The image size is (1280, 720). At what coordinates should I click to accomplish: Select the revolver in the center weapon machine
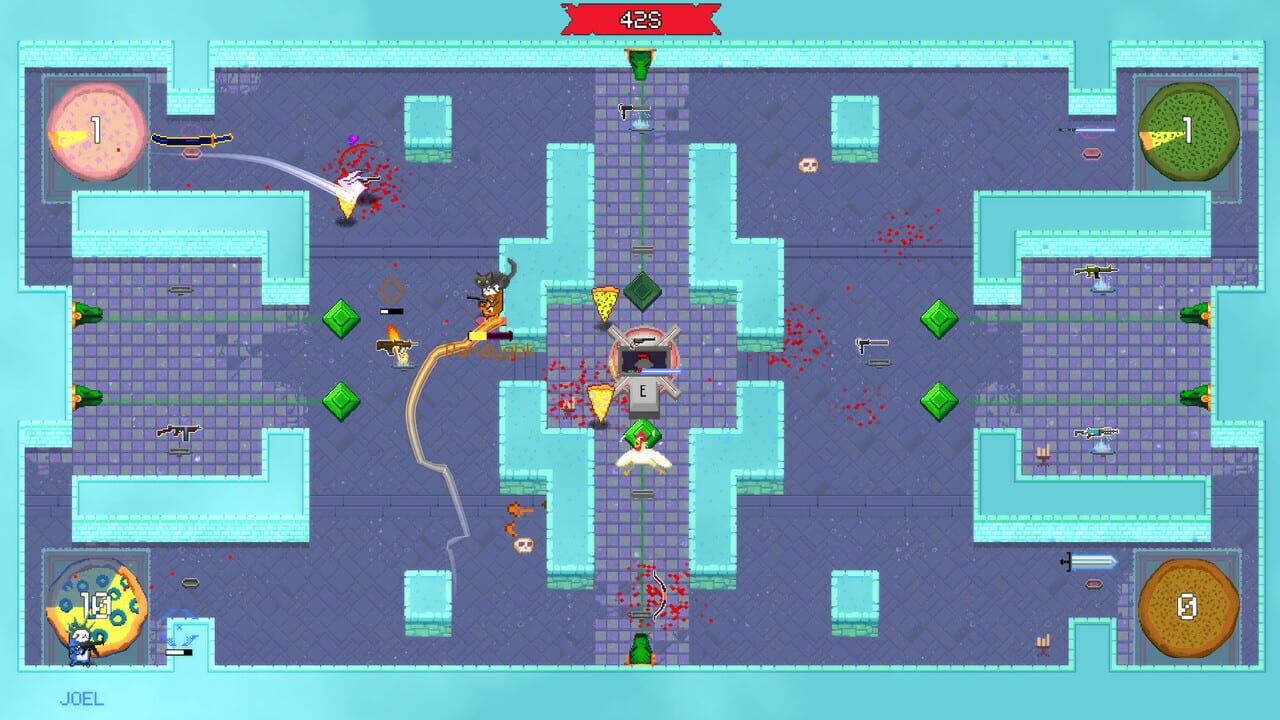tap(645, 340)
